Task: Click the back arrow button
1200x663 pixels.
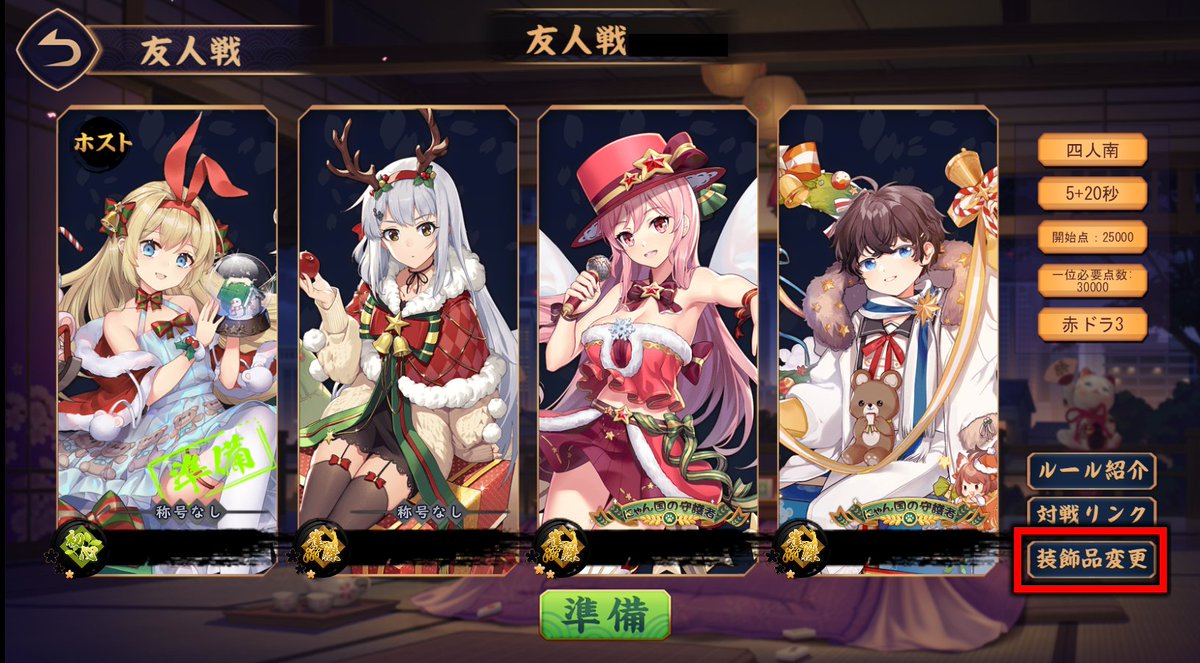Action: (x=57, y=50)
